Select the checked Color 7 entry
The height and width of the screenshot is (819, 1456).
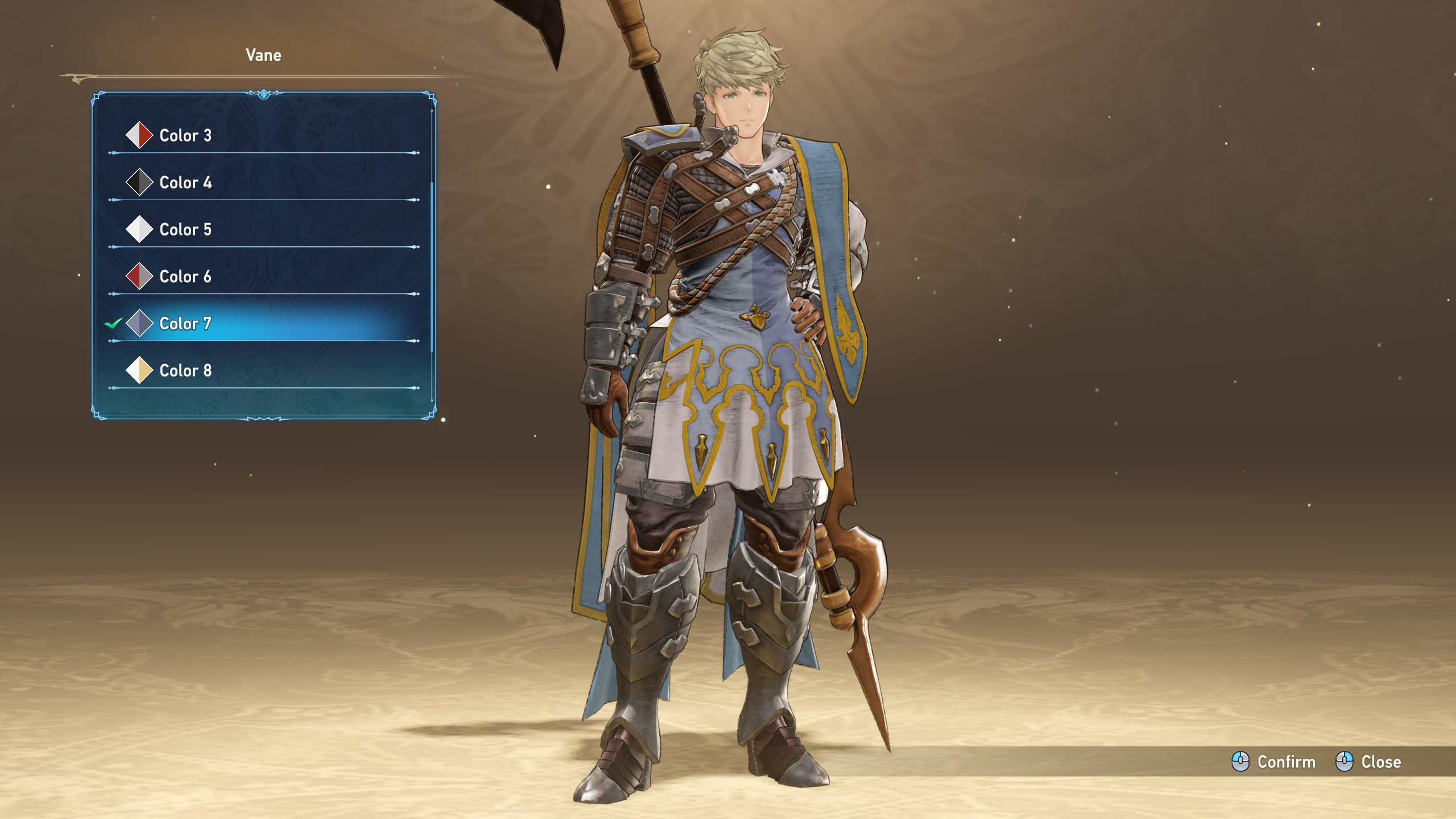[185, 324]
